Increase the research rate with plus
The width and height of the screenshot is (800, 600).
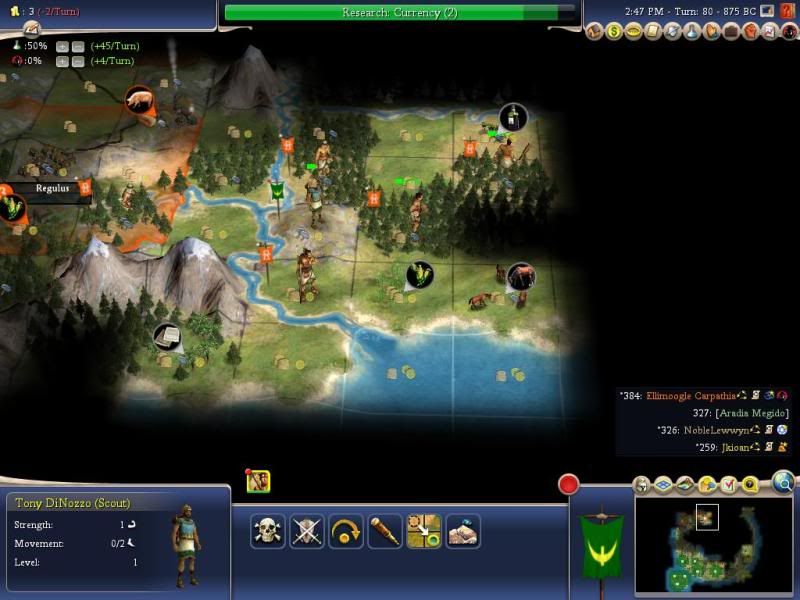click(62, 47)
